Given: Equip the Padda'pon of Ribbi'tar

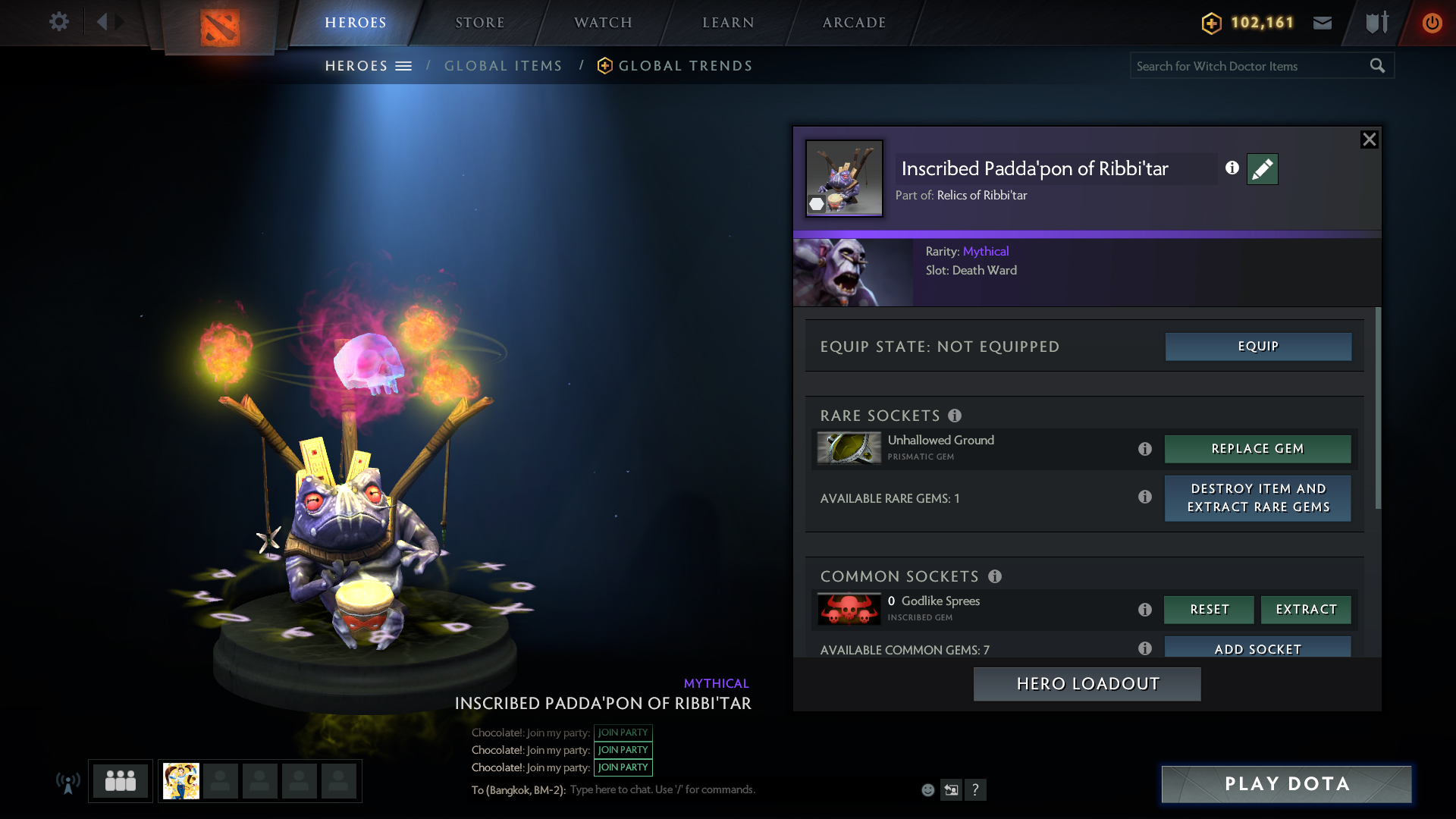Looking at the screenshot, I should click(x=1258, y=347).
